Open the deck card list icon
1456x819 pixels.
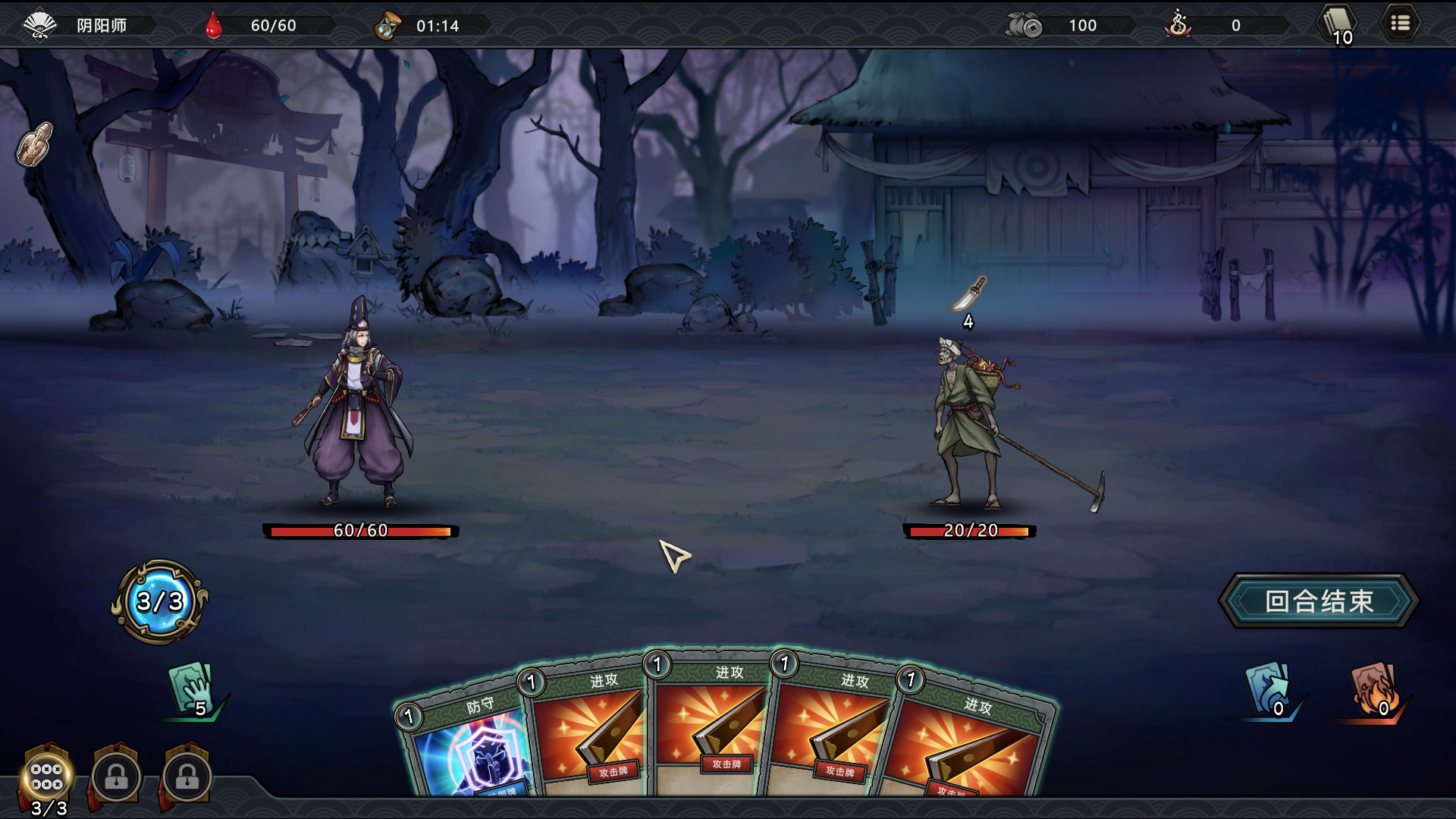click(1338, 24)
